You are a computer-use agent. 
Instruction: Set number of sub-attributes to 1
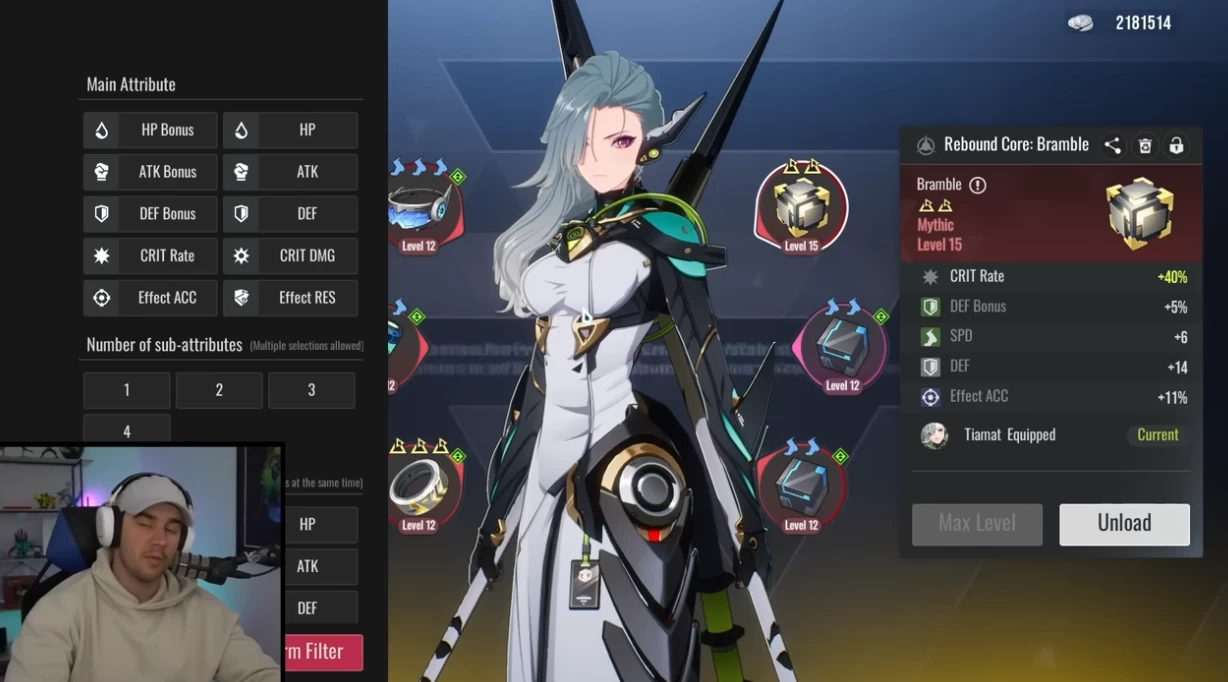click(127, 390)
